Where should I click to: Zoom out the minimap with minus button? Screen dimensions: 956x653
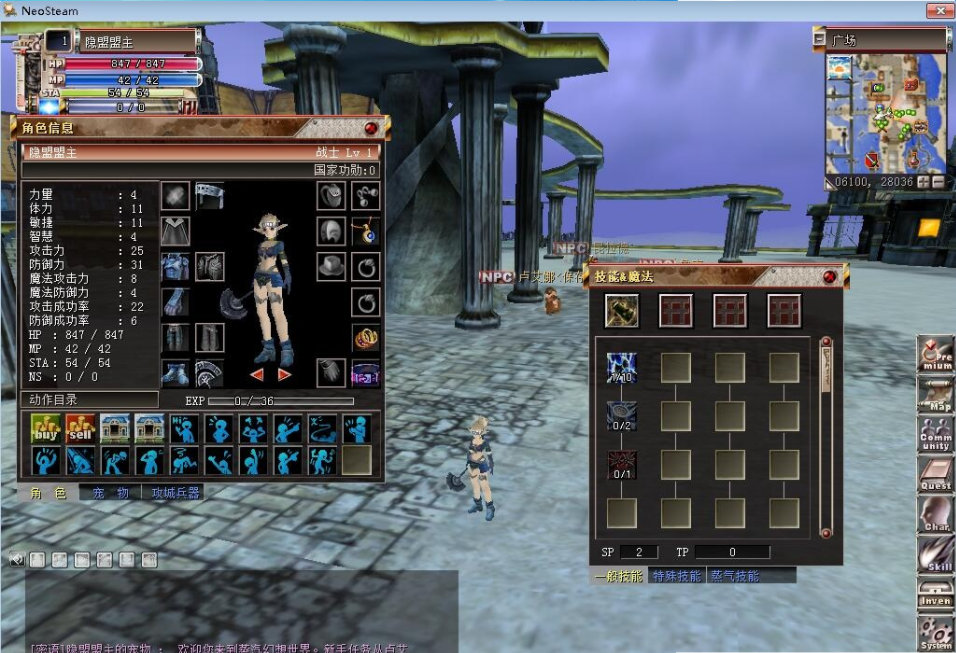coord(938,183)
